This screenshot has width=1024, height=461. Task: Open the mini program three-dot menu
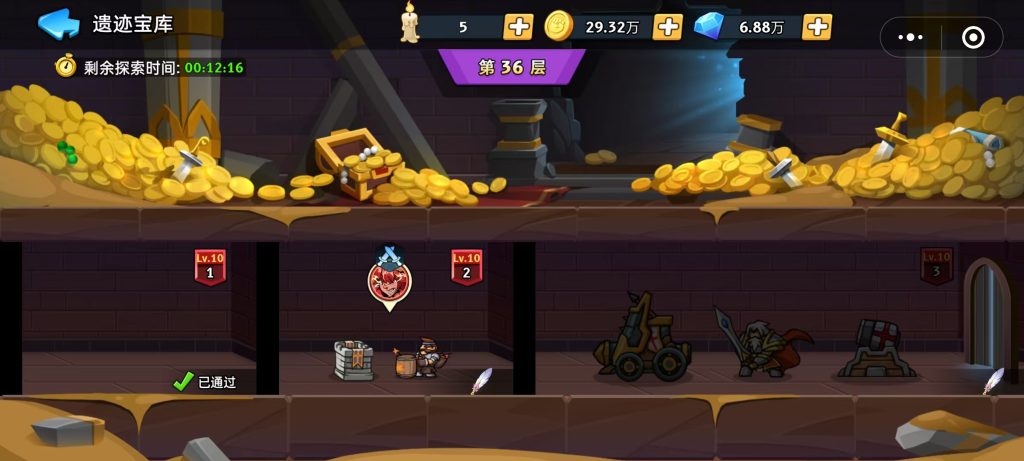[x=910, y=37]
